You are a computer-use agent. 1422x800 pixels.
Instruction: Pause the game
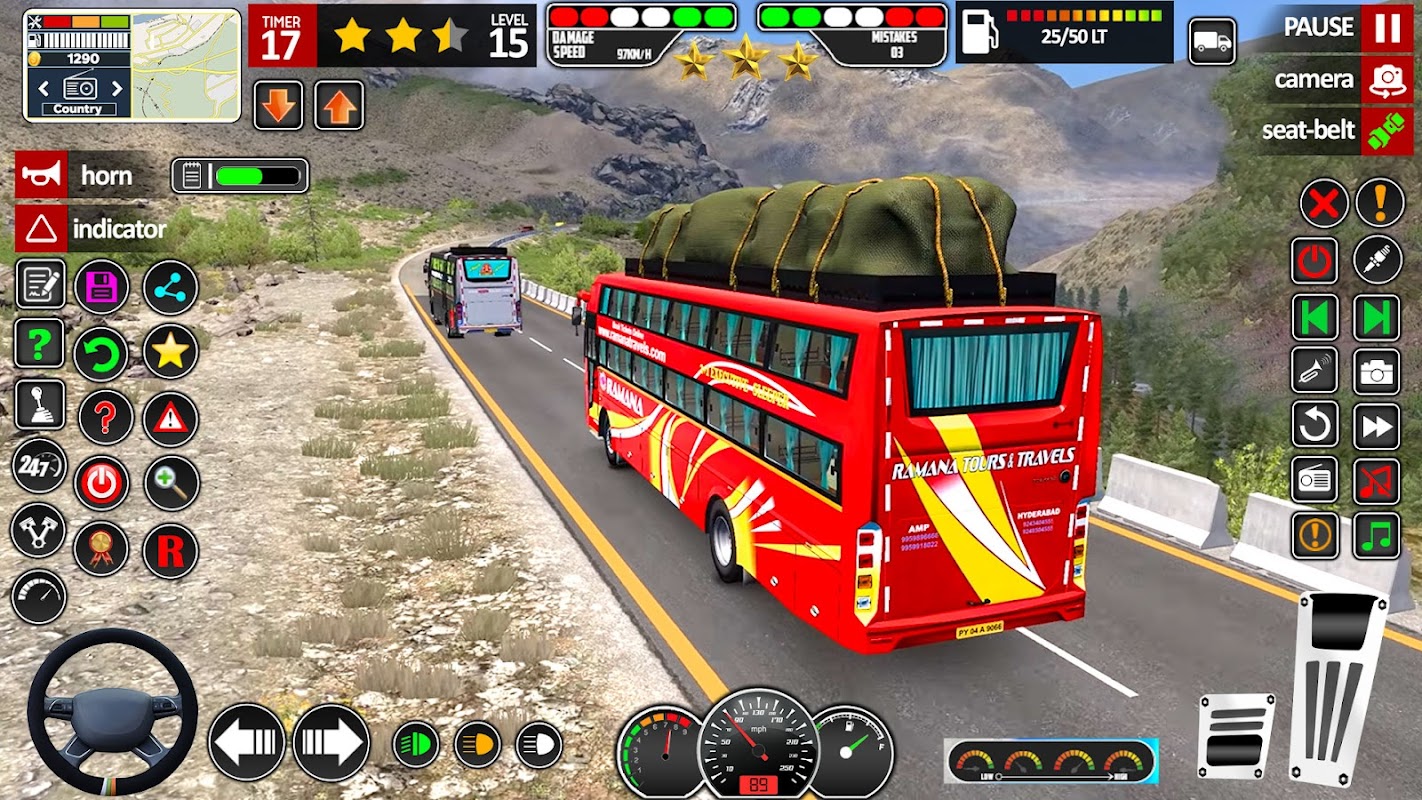tap(1386, 28)
